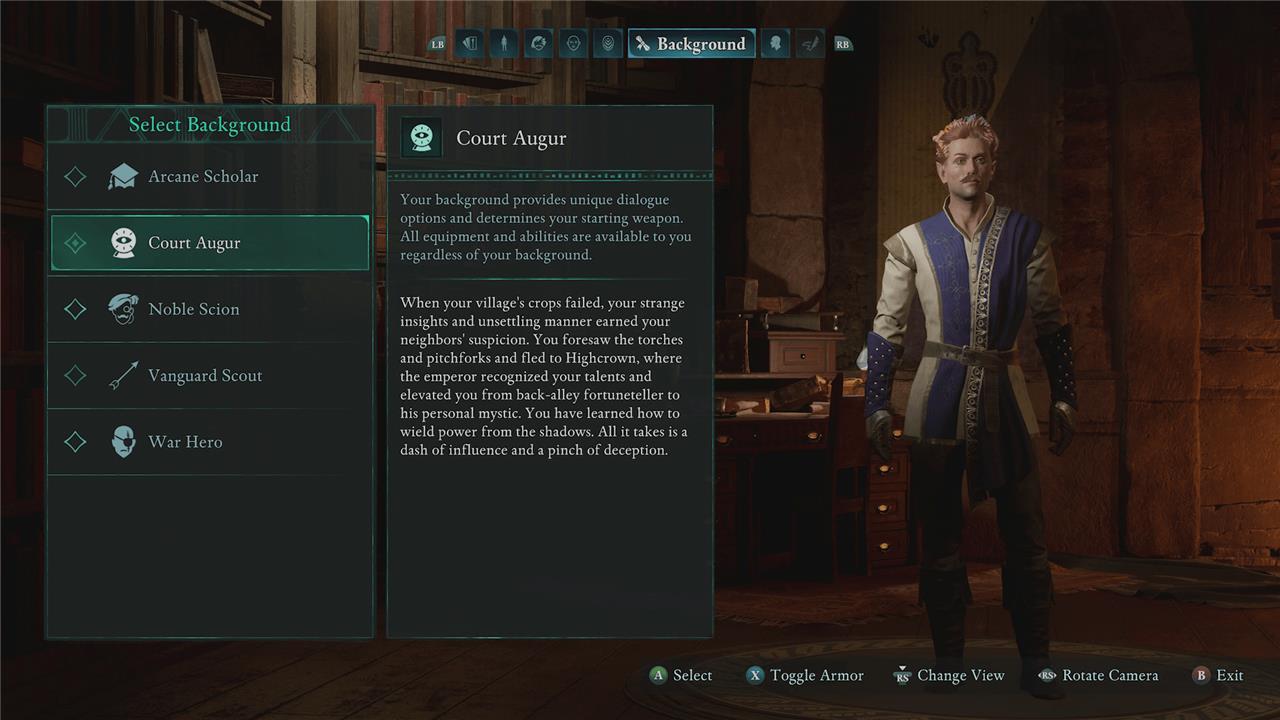This screenshot has width=1280, height=720.
Task: Switch to the body figure tab
Action: pyautogui.click(x=504, y=44)
